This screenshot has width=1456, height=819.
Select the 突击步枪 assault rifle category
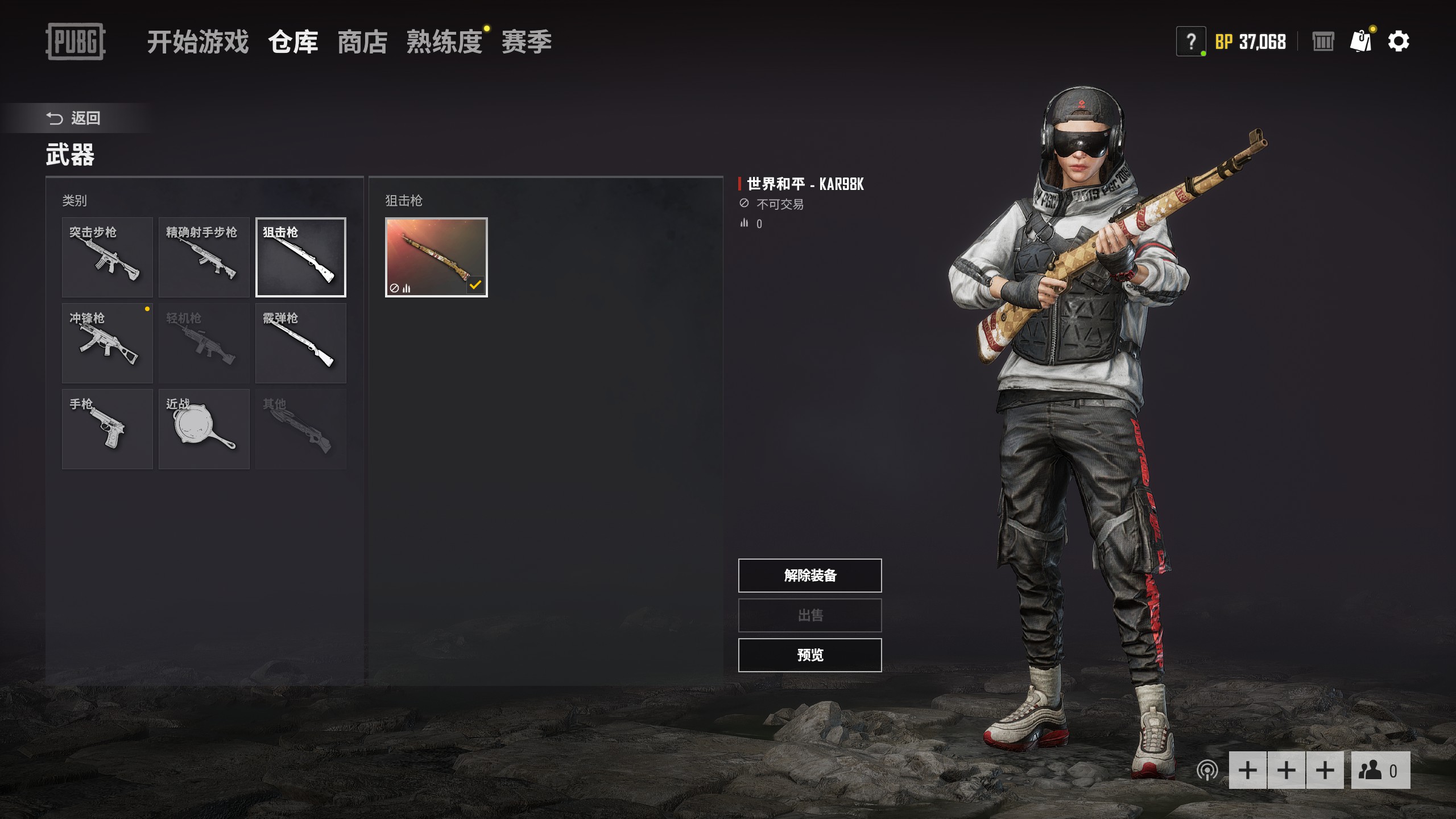107,257
